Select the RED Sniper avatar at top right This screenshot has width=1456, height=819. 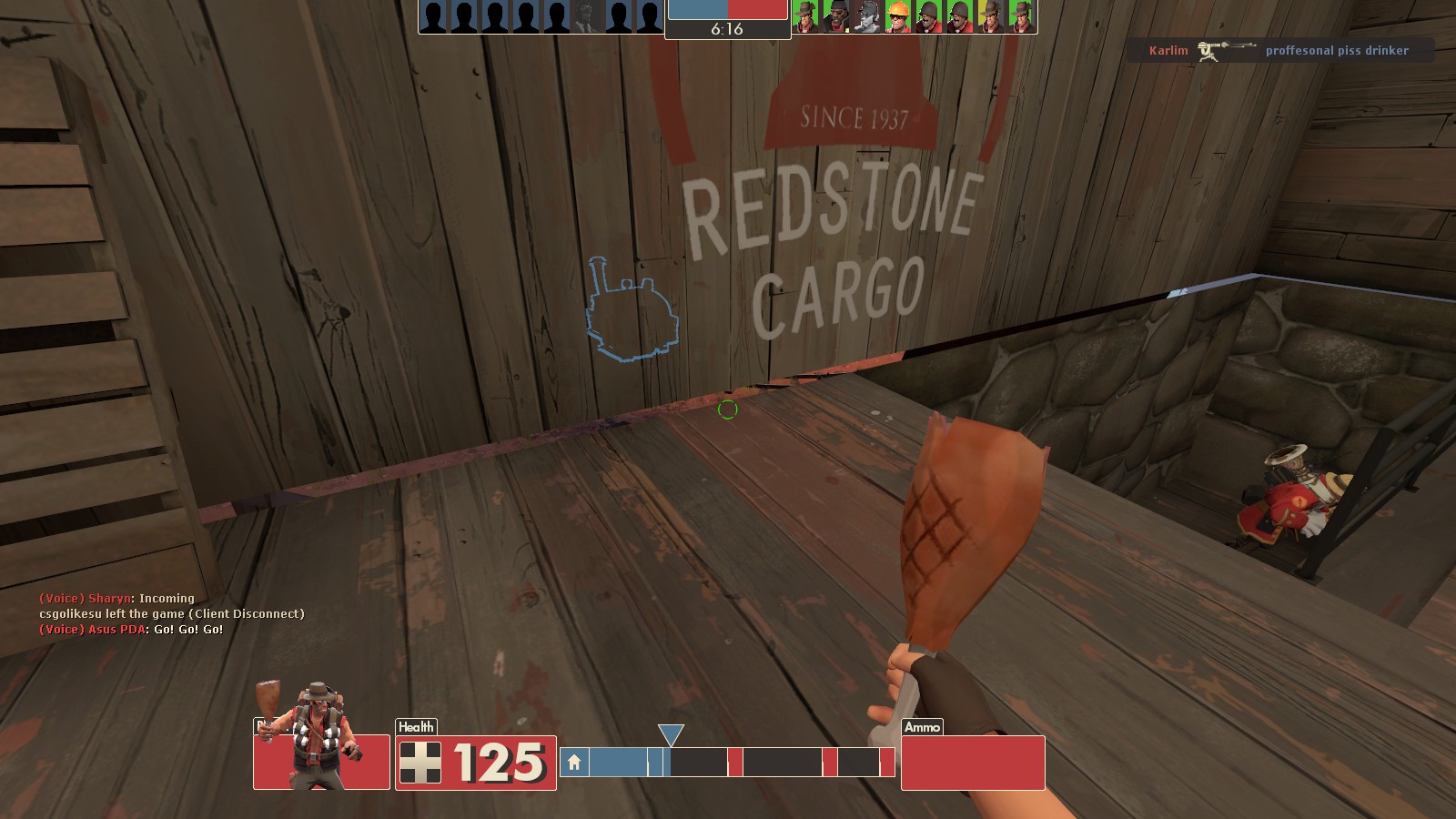pyautogui.click(x=1021, y=15)
